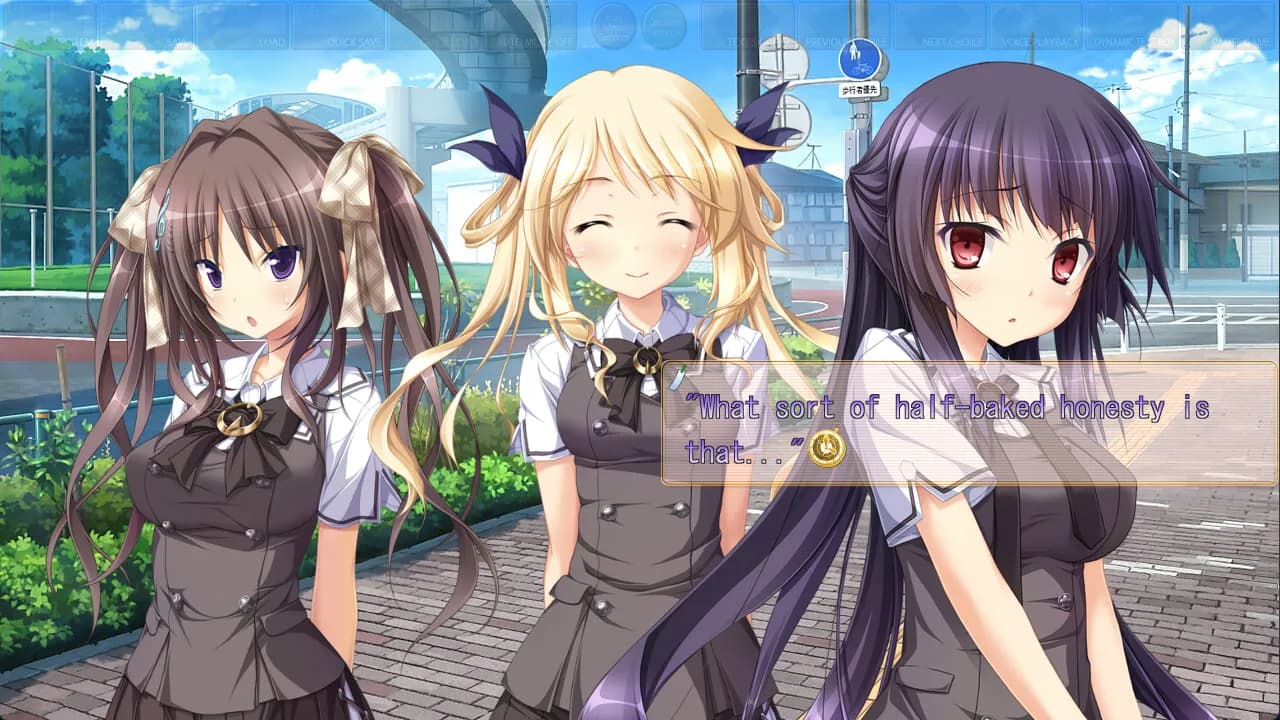
Task: Advance the "half-baked honesty" dialogue box
Action: (x=968, y=424)
